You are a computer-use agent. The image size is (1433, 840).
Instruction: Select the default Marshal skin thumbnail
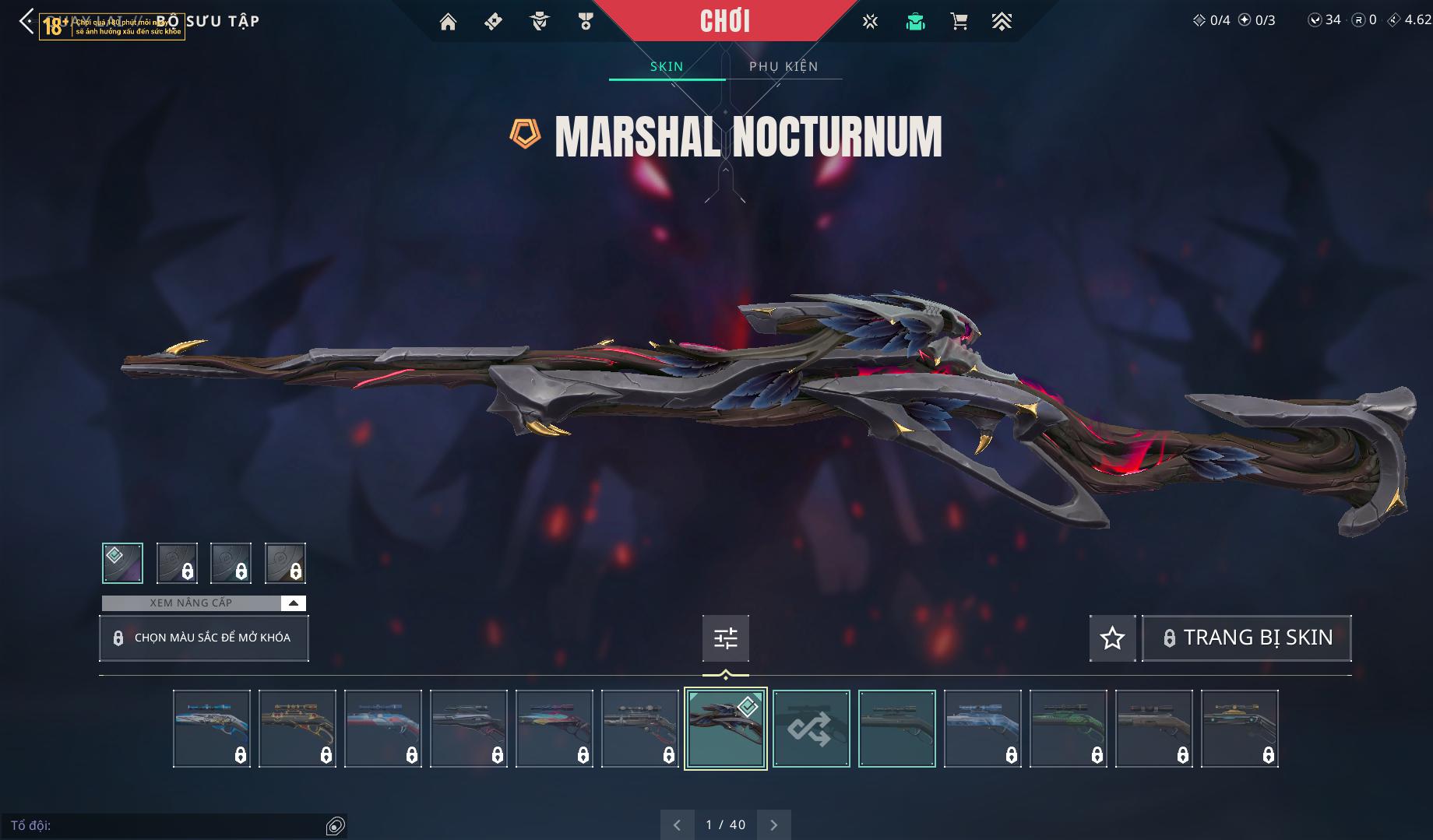pos(896,729)
